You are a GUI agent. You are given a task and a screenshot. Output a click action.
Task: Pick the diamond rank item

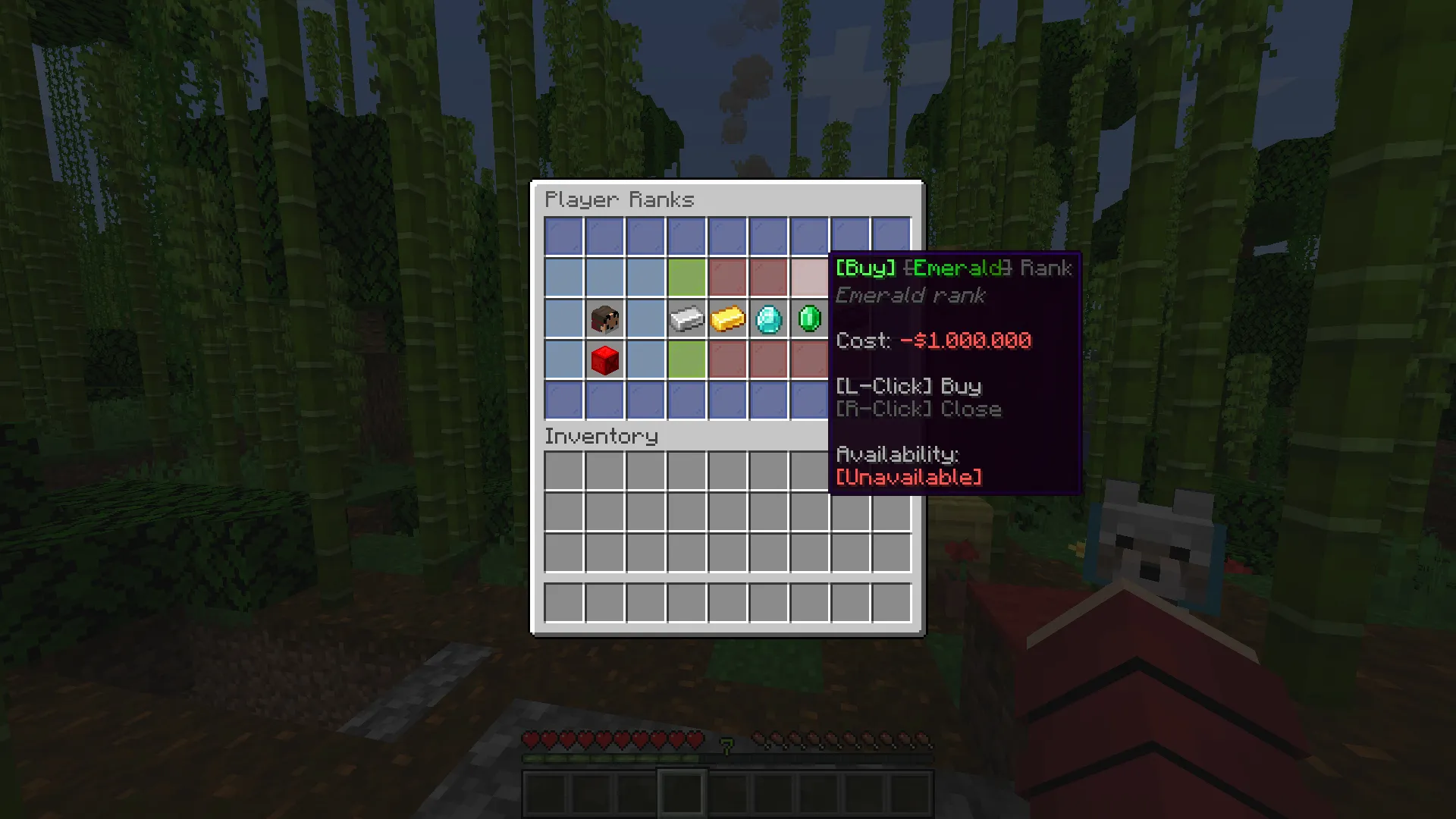pos(768,318)
